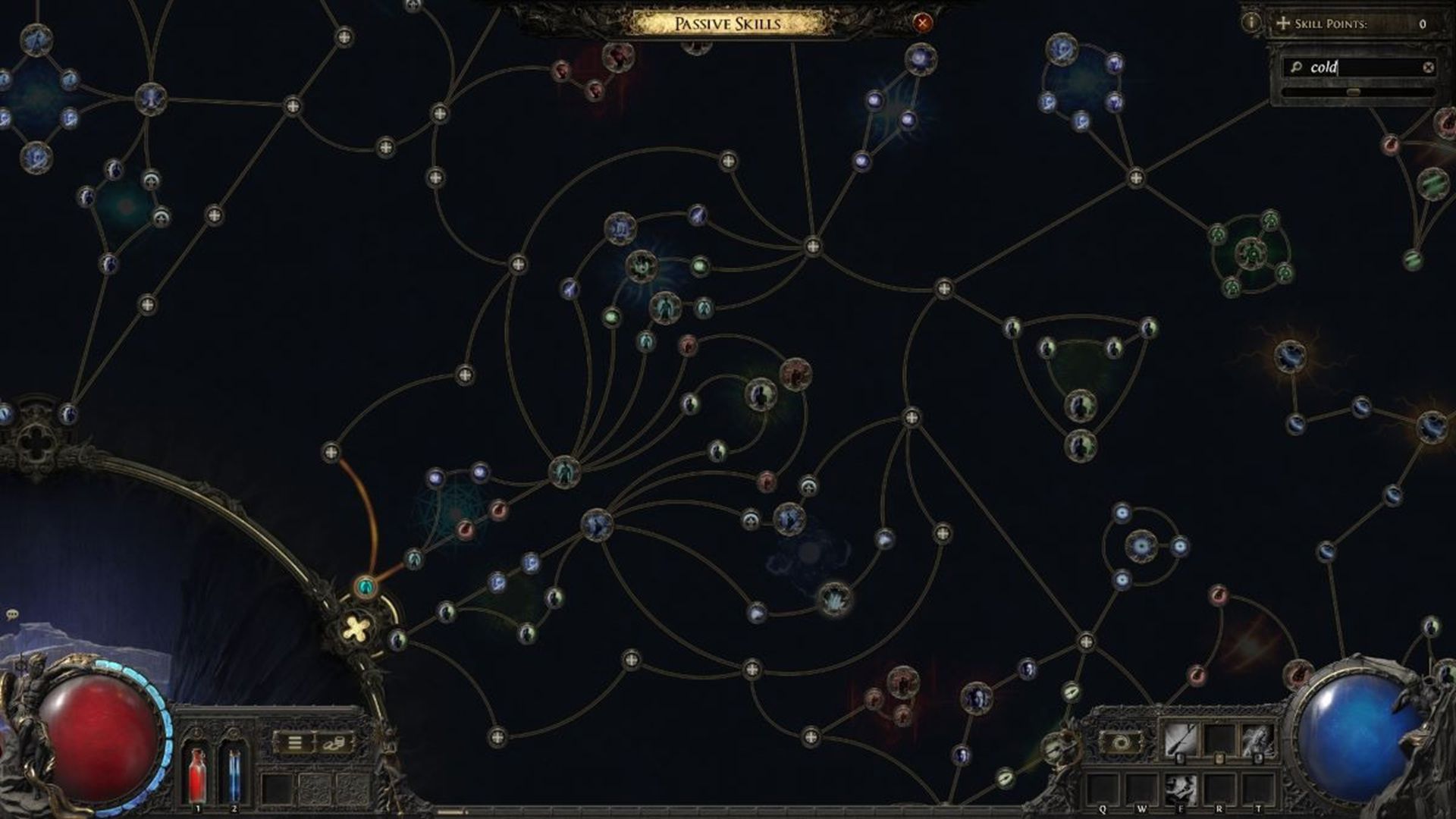Click the orange lightning node on the right edge
This screenshot has width=1456, height=819.
[1289, 356]
